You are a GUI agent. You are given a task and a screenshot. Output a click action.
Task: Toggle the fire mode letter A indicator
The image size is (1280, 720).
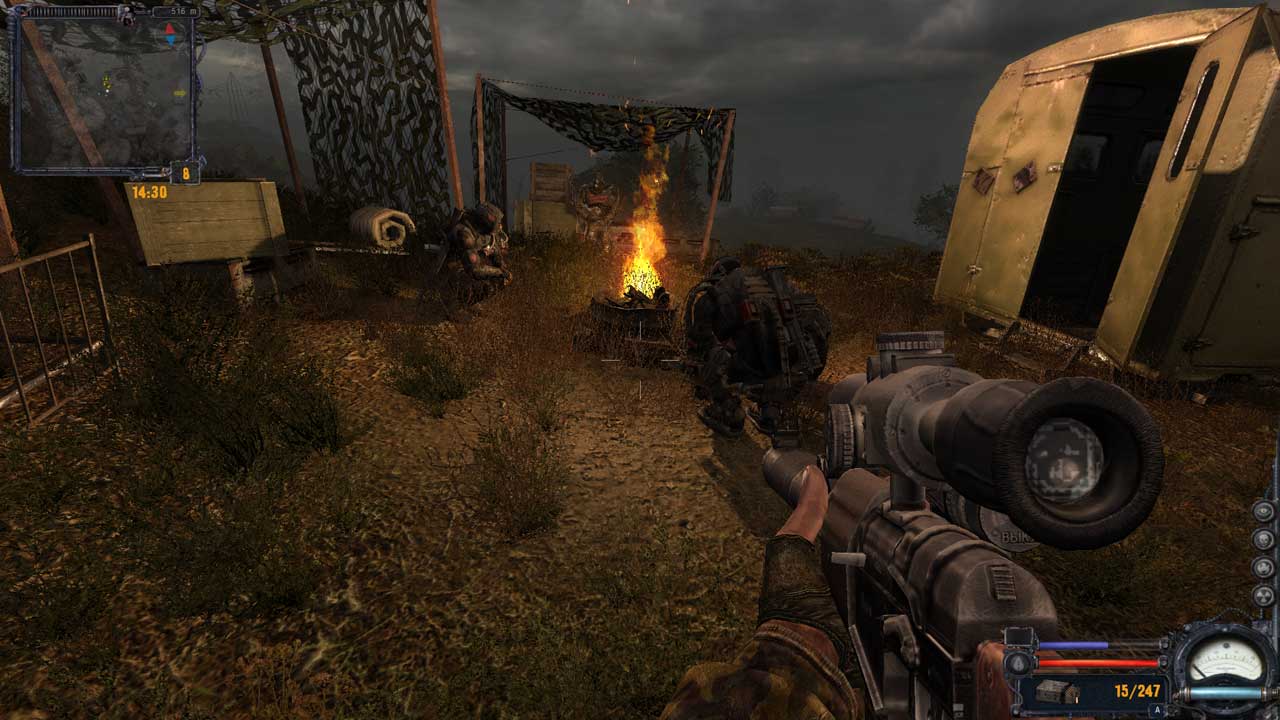[1156, 709]
